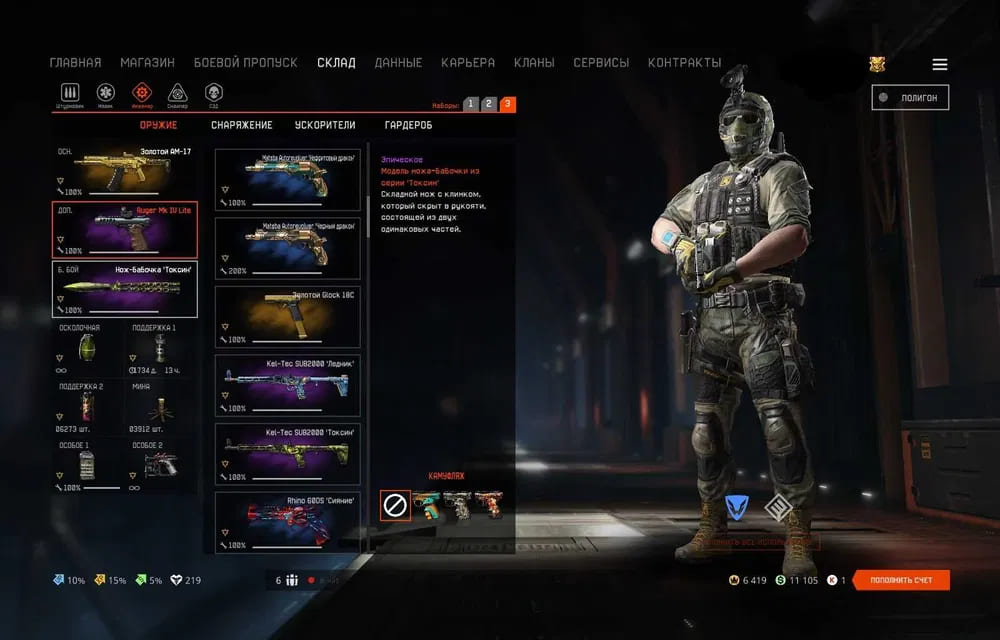The height and width of the screenshot is (640, 1000).
Task: Open the hamburger menu icon
Action: click(x=940, y=64)
